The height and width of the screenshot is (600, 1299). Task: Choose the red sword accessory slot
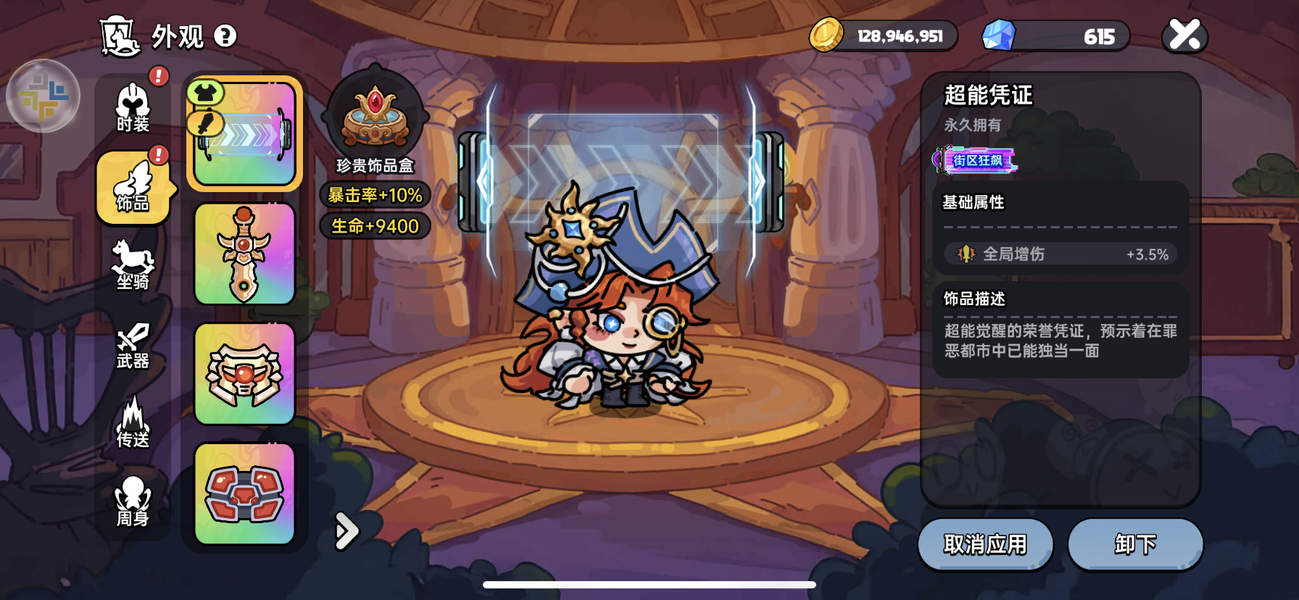coord(245,254)
